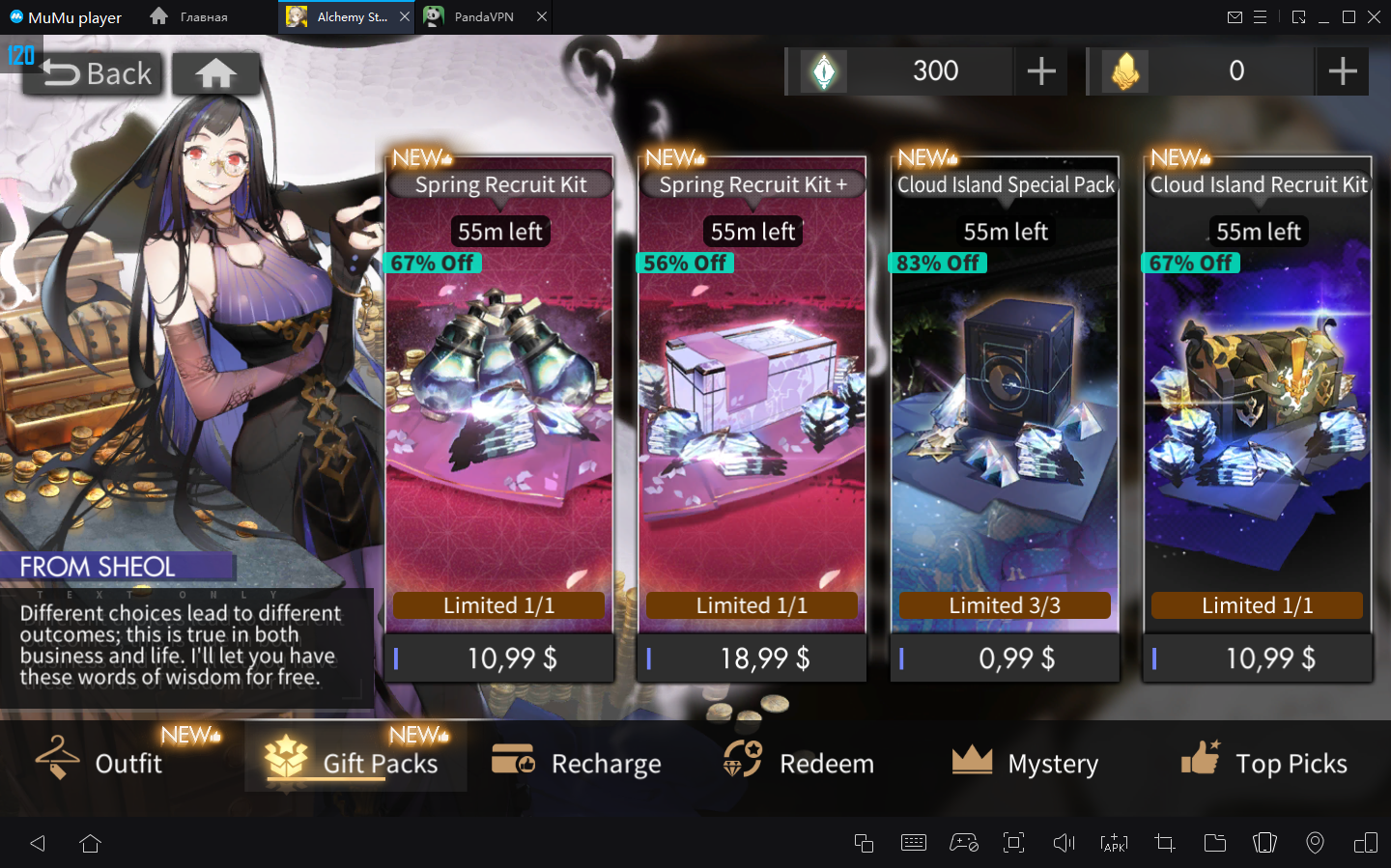Show the Mystery shop tab

pos(1025,763)
